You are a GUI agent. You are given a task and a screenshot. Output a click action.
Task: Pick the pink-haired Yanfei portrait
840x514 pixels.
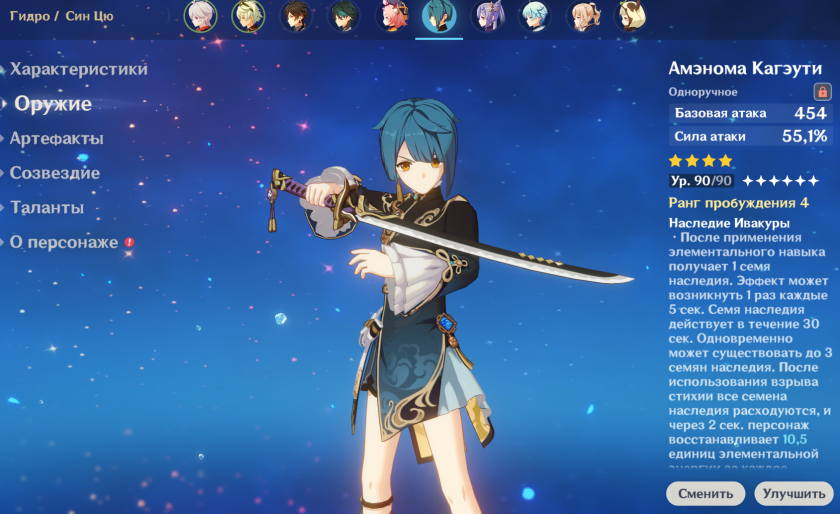pyautogui.click(x=391, y=16)
